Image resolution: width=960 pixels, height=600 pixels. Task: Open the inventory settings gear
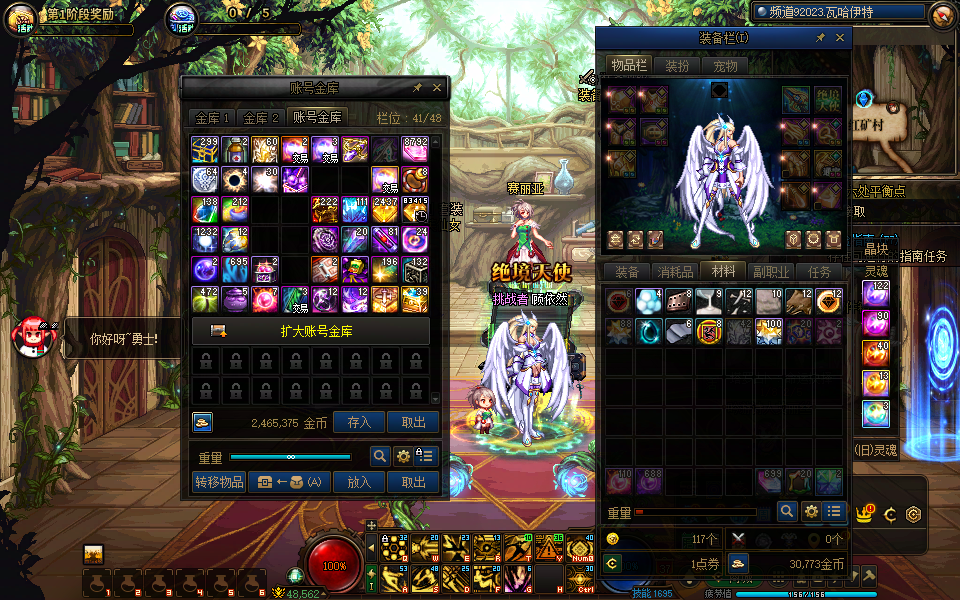point(811,511)
